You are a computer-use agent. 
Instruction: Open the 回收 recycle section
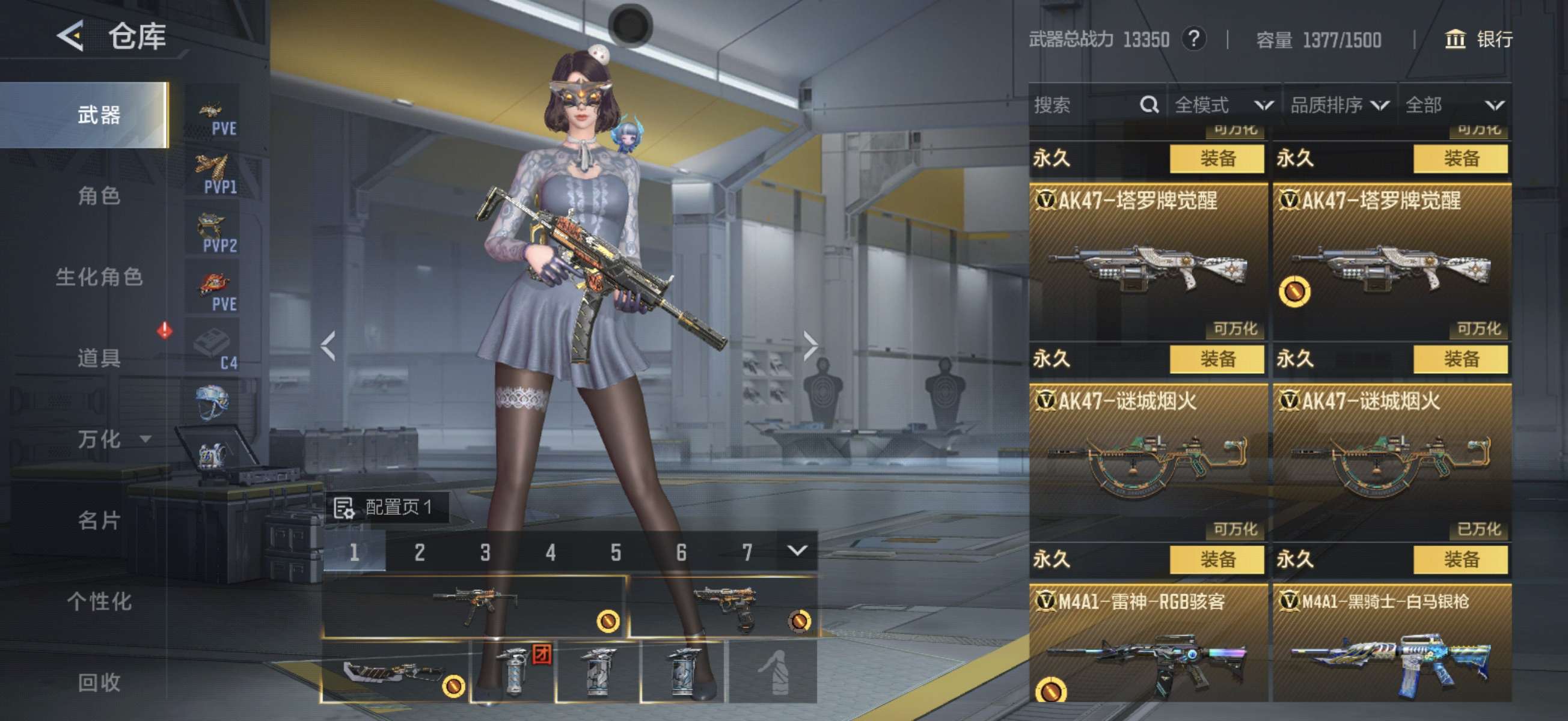(x=99, y=682)
